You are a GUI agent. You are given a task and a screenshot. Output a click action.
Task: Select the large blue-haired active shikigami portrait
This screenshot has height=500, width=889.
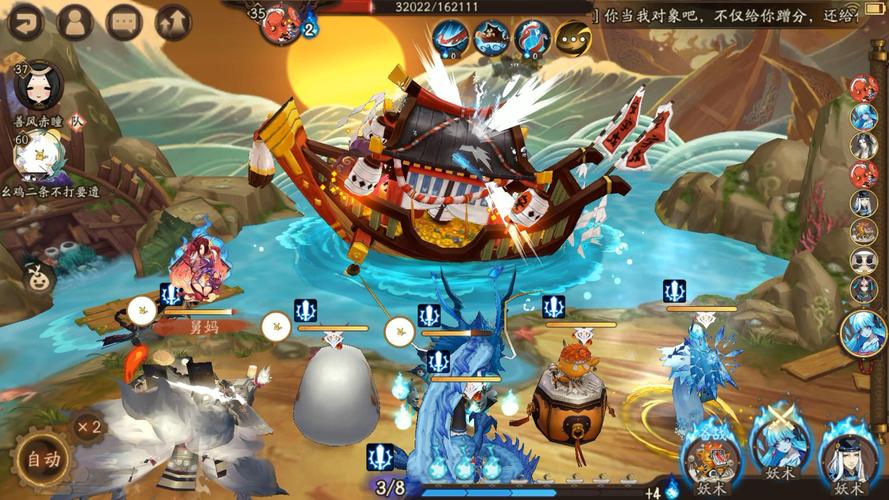(x=865, y=331)
